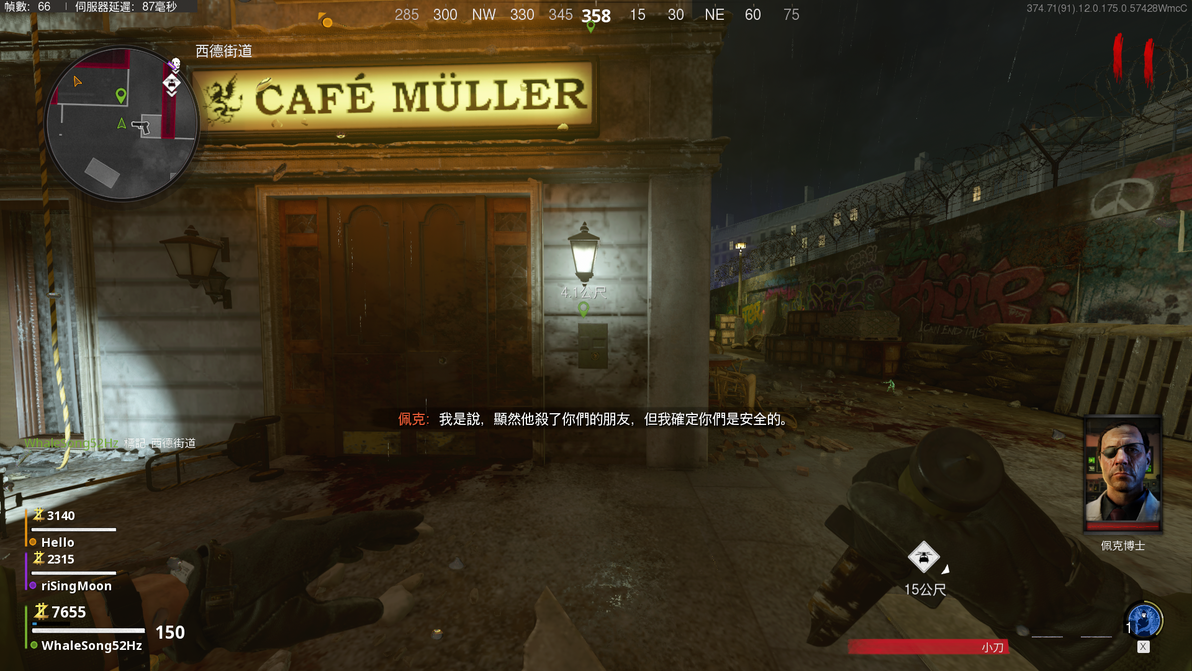Click the circular minimap
1192x671 pixels.
click(x=121, y=122)
